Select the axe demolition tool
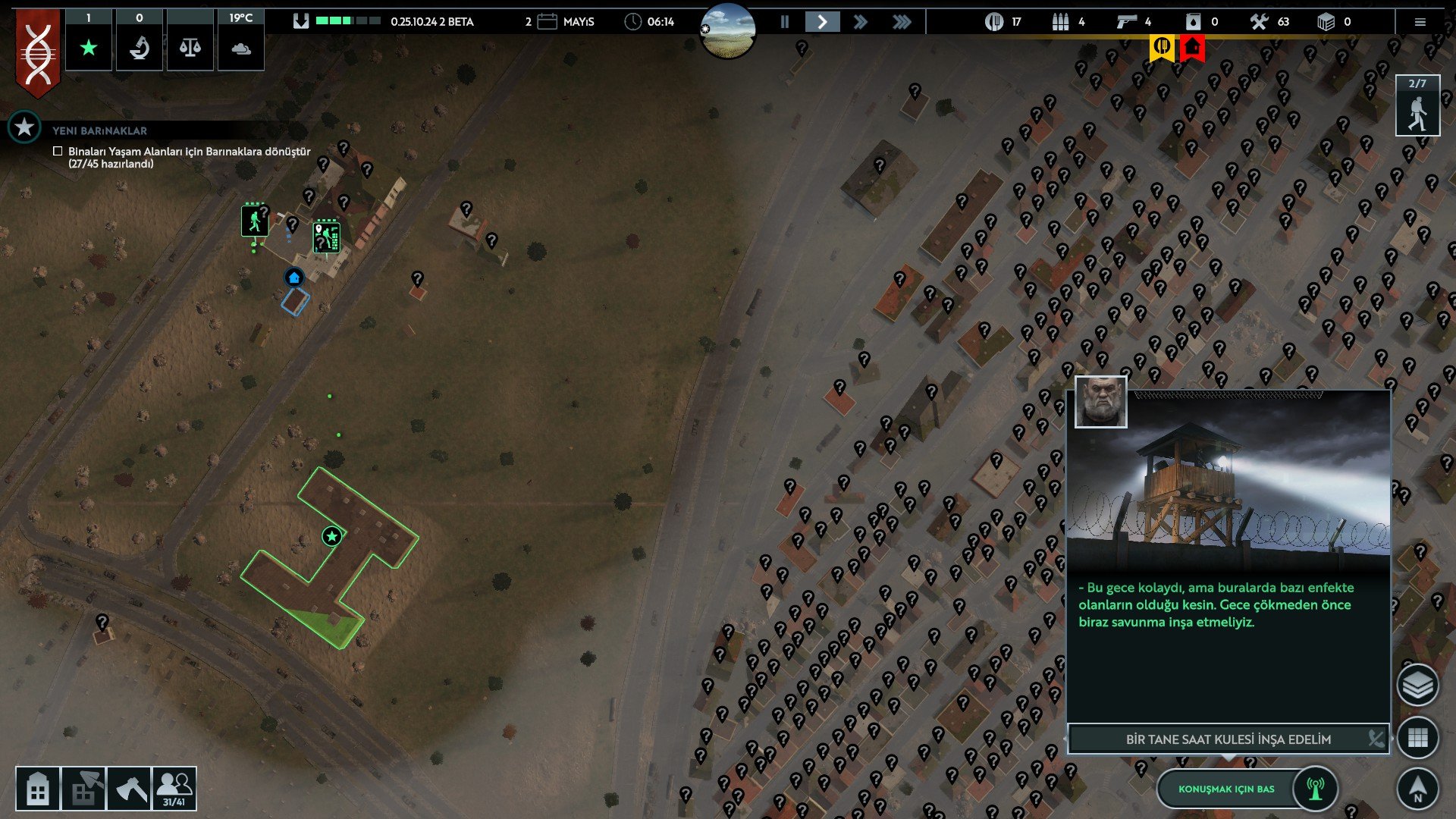This screenshot has width=1456, height=819. tap(130, 789)
